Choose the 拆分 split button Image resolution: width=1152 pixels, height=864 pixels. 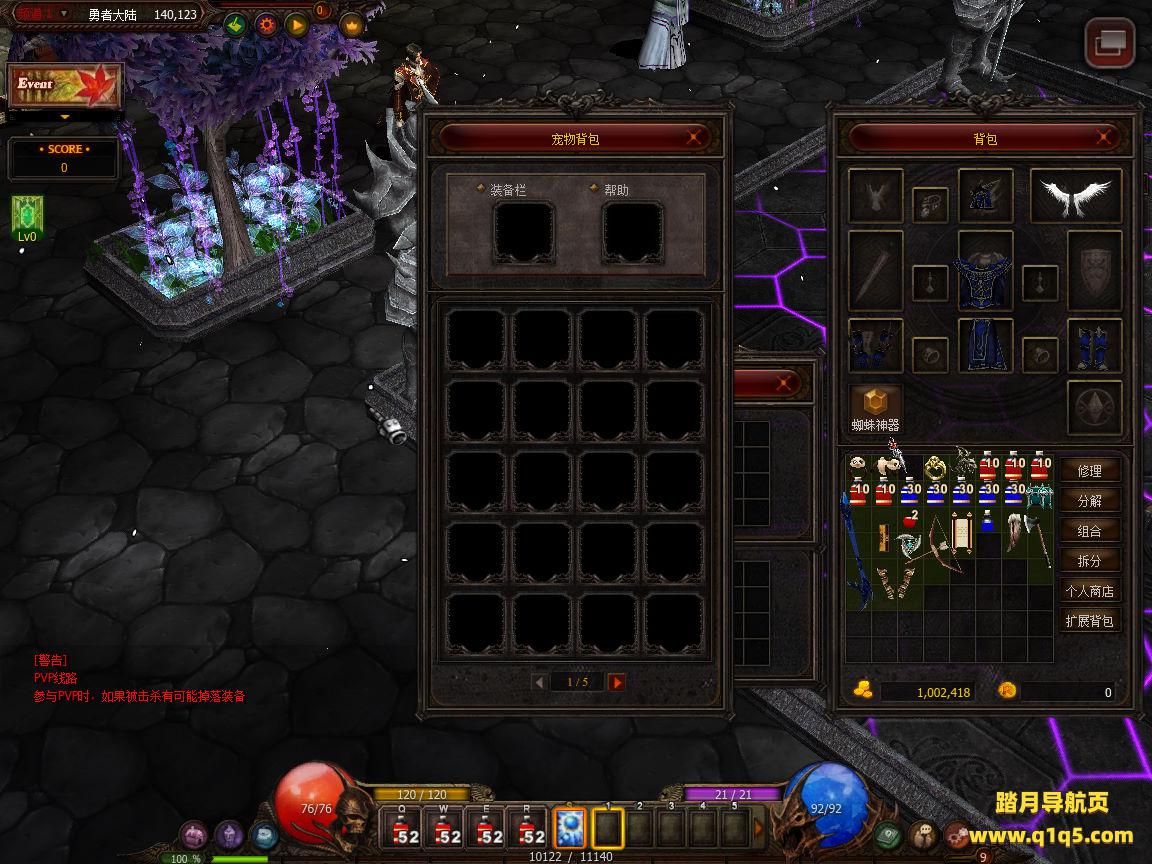1089,561
